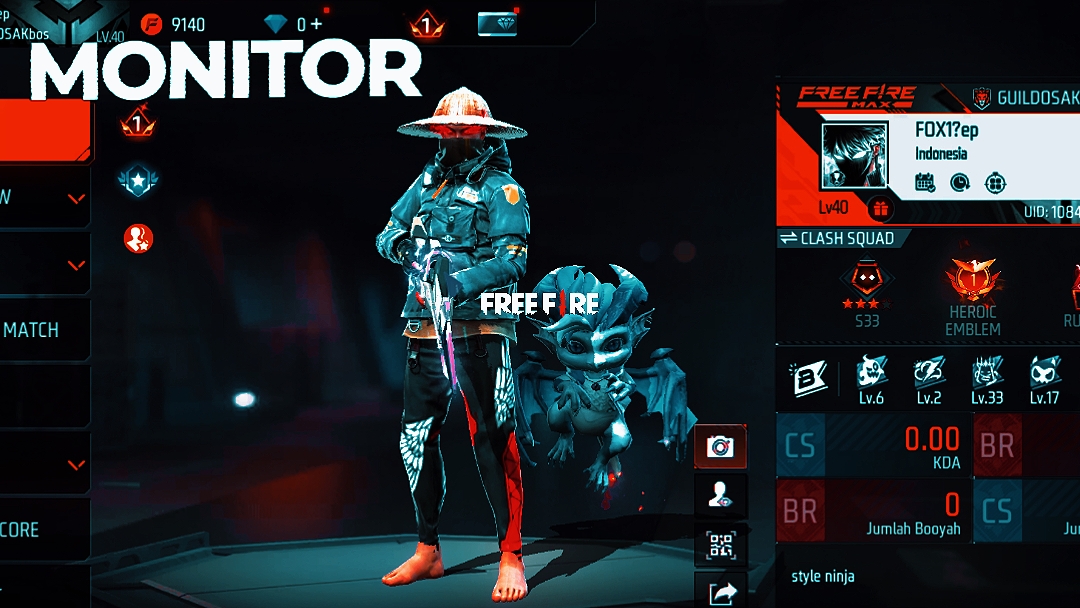Open the diamond card at the top

coord(497,24)
